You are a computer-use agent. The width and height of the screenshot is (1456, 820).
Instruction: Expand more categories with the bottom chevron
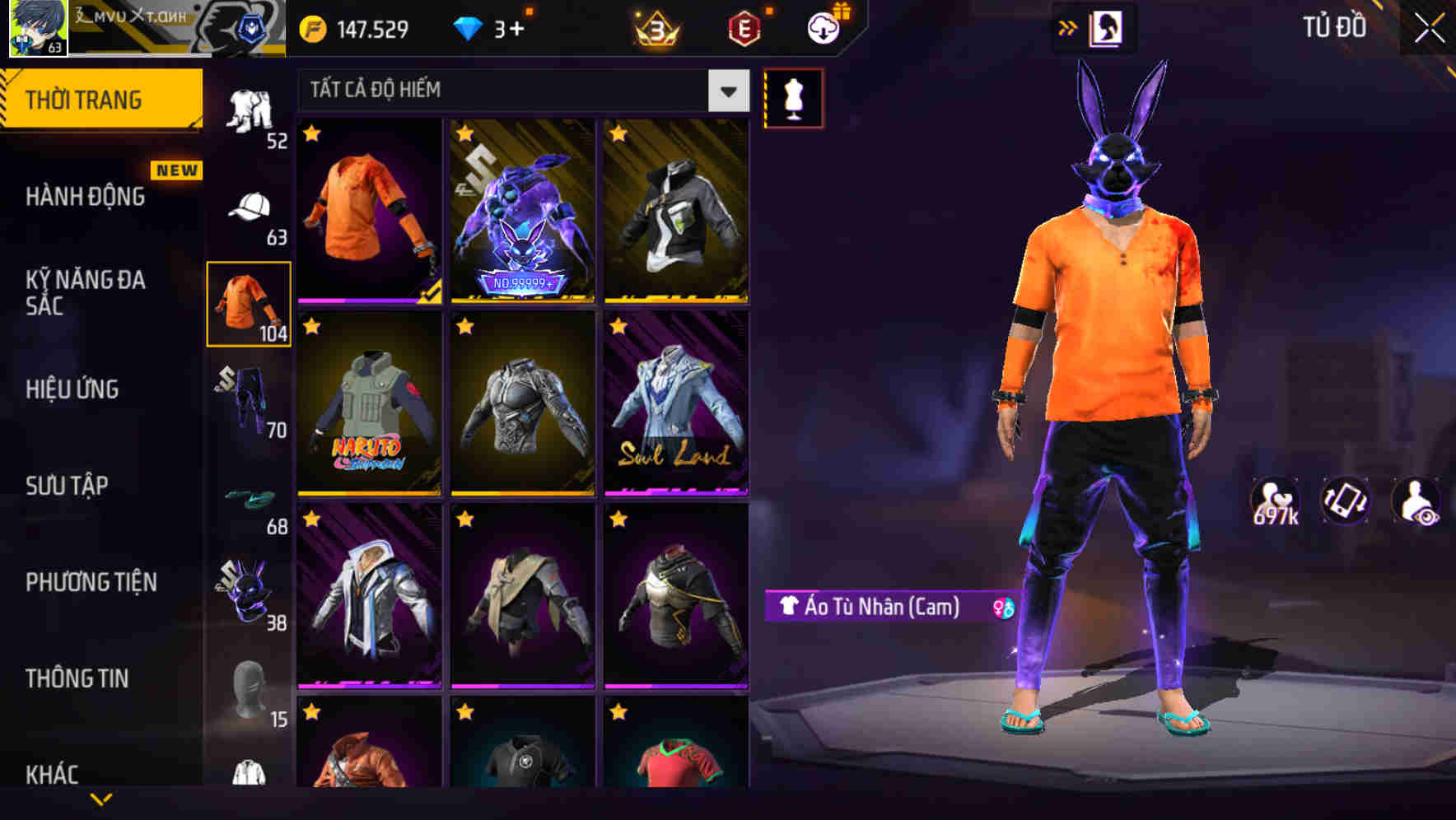click(100, 799)
